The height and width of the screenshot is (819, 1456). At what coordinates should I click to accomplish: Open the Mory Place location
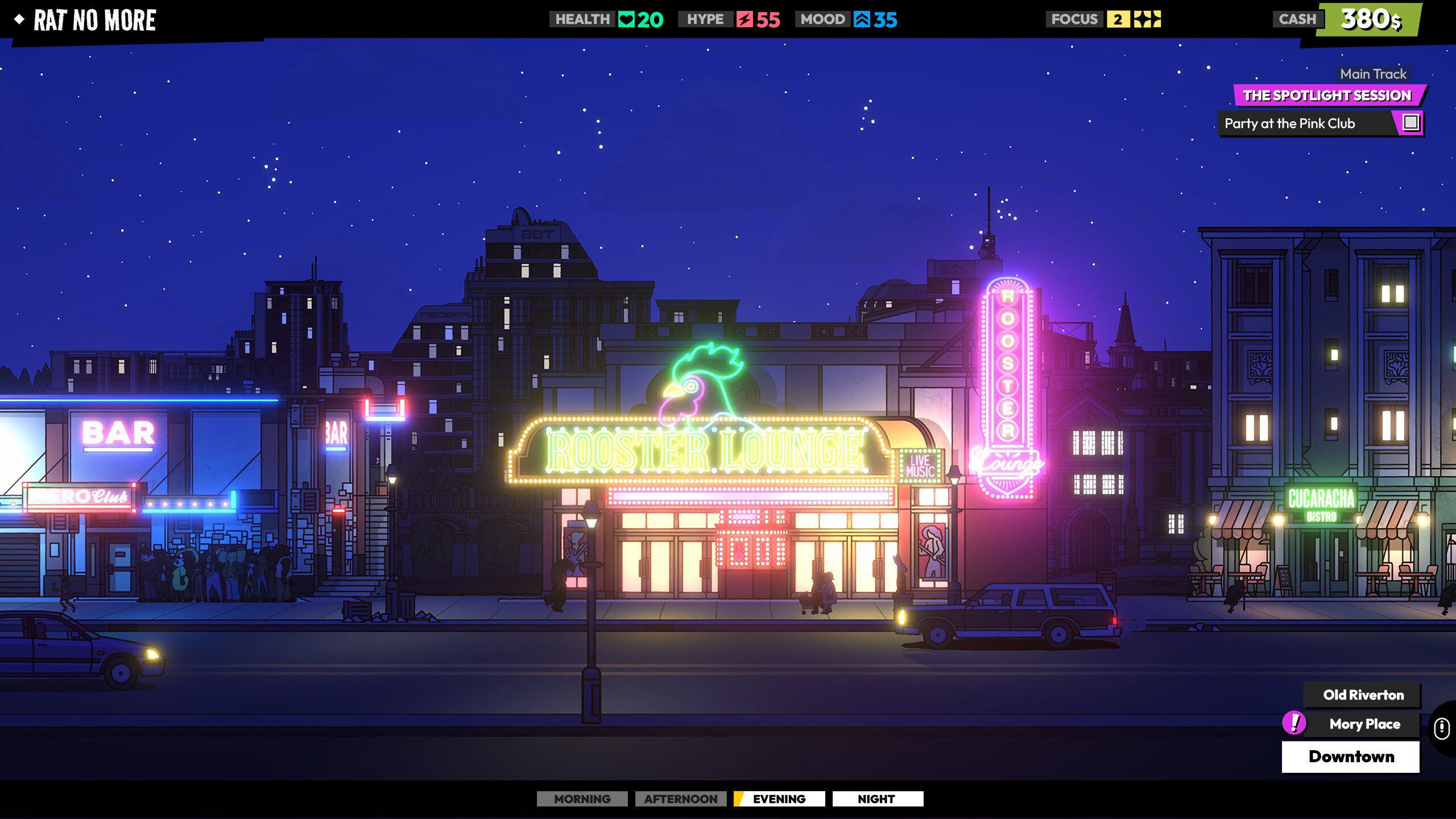click(x=1365, y=724)
